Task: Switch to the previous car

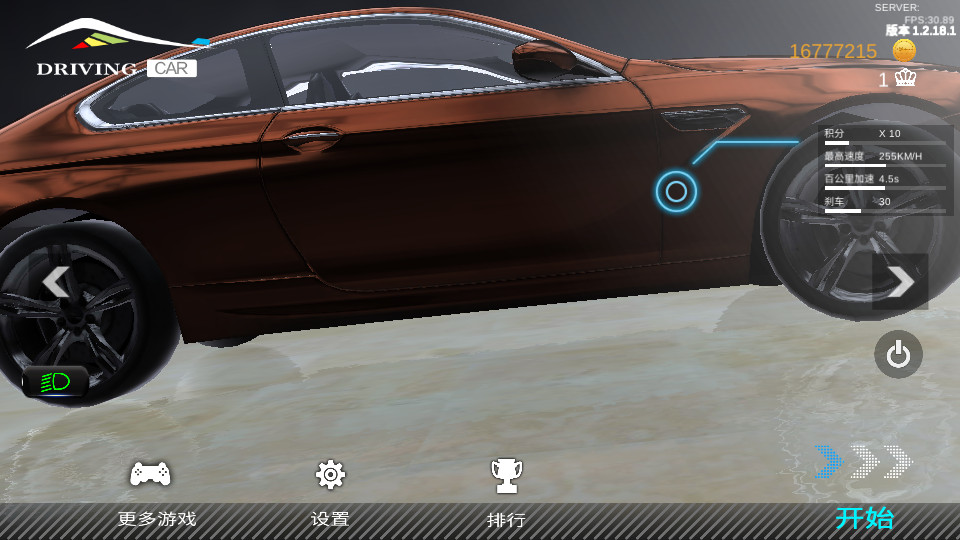Action: point(56,282)
